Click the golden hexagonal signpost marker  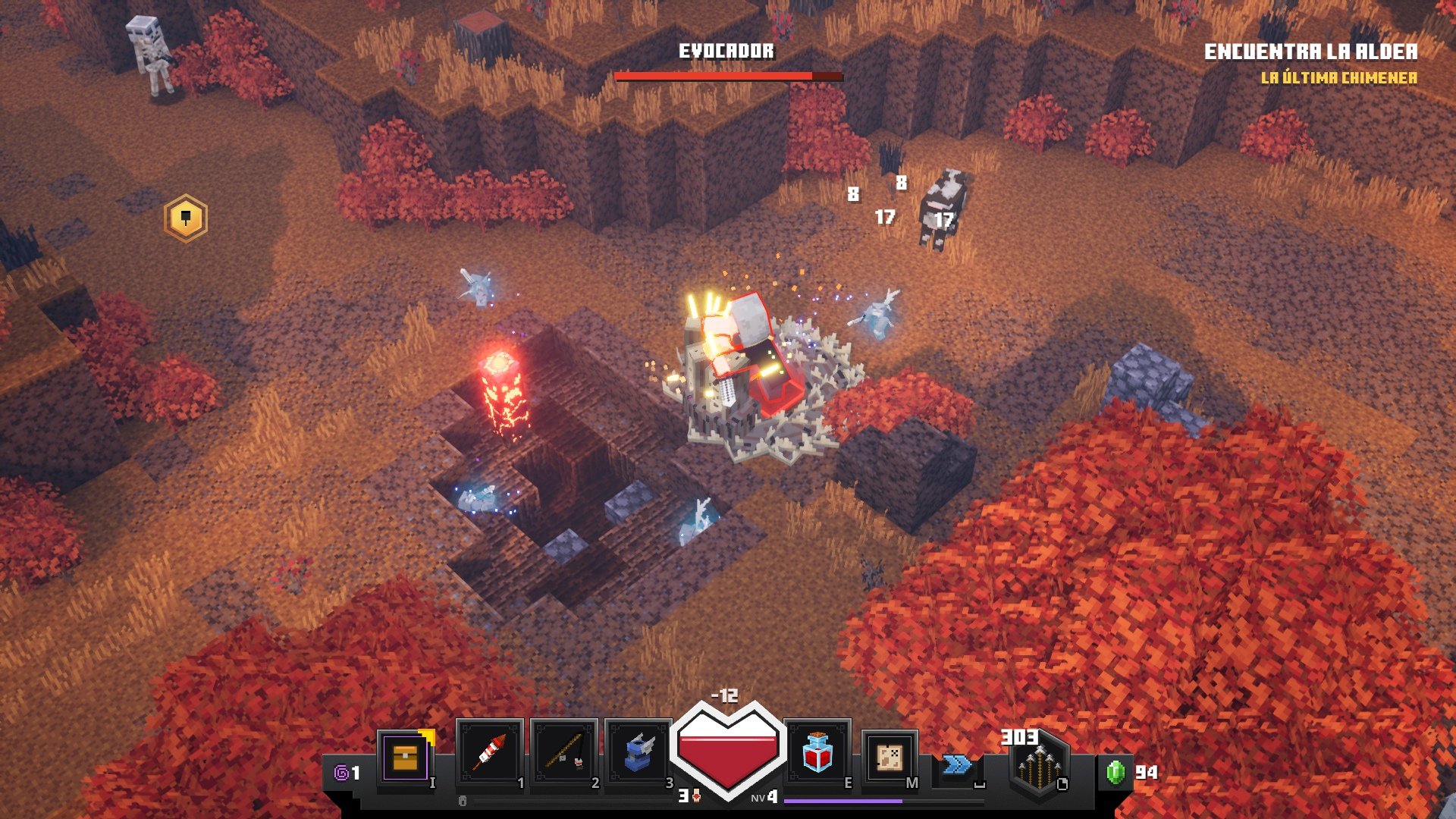184,218
